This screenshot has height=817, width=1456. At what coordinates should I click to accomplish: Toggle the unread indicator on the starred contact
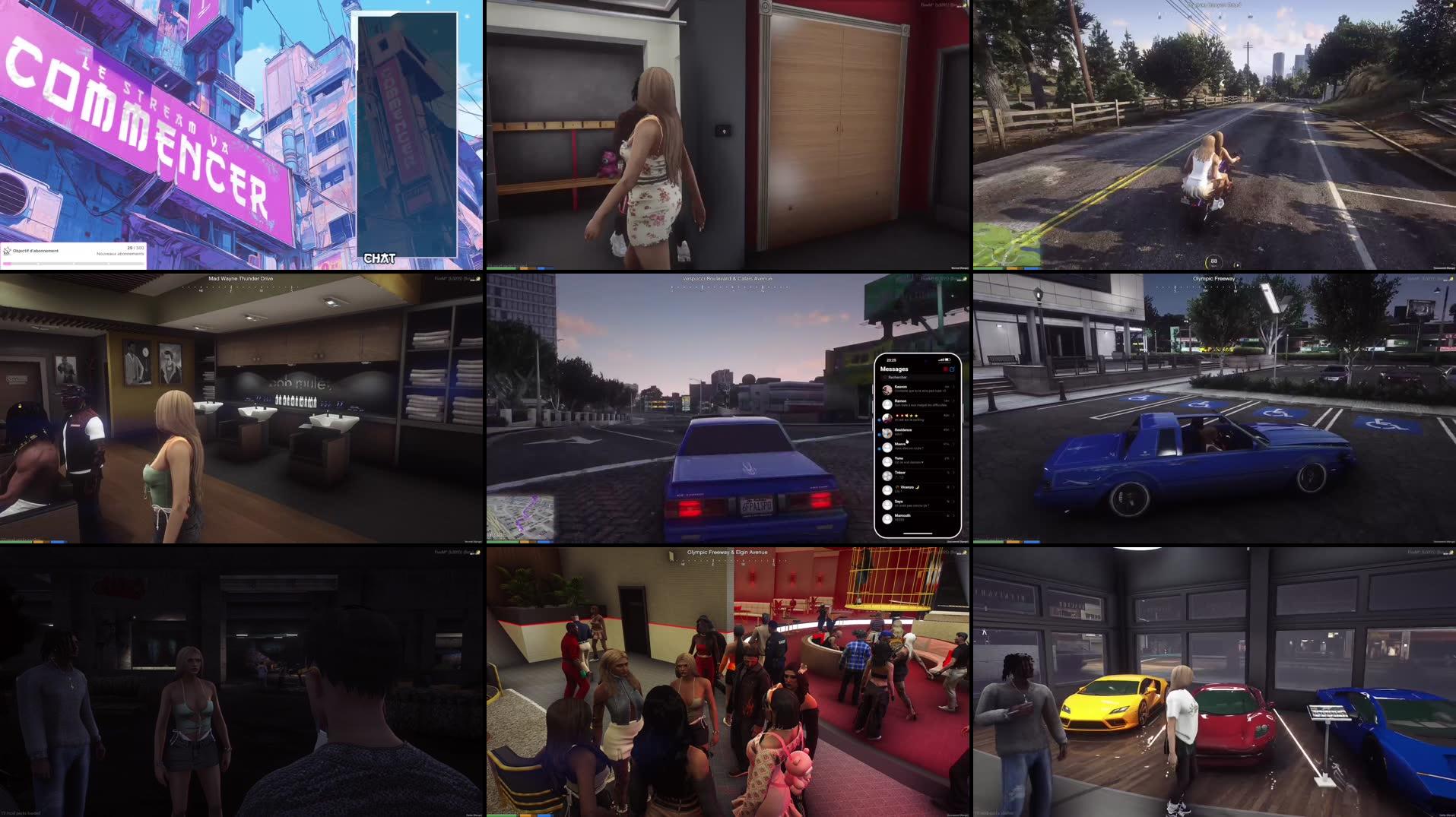(x=879, y=420)
